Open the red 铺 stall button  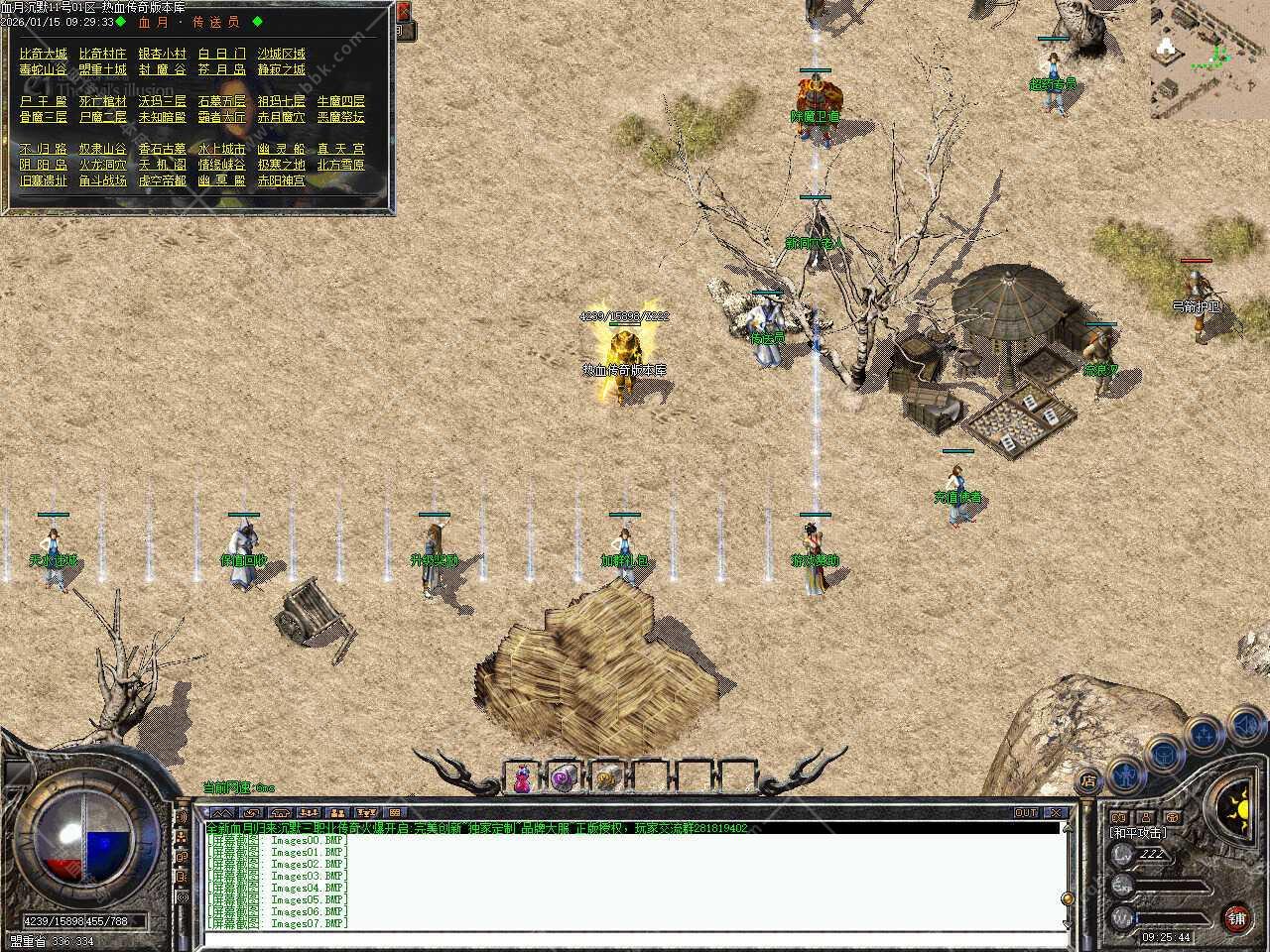[x=1236, y=917]
